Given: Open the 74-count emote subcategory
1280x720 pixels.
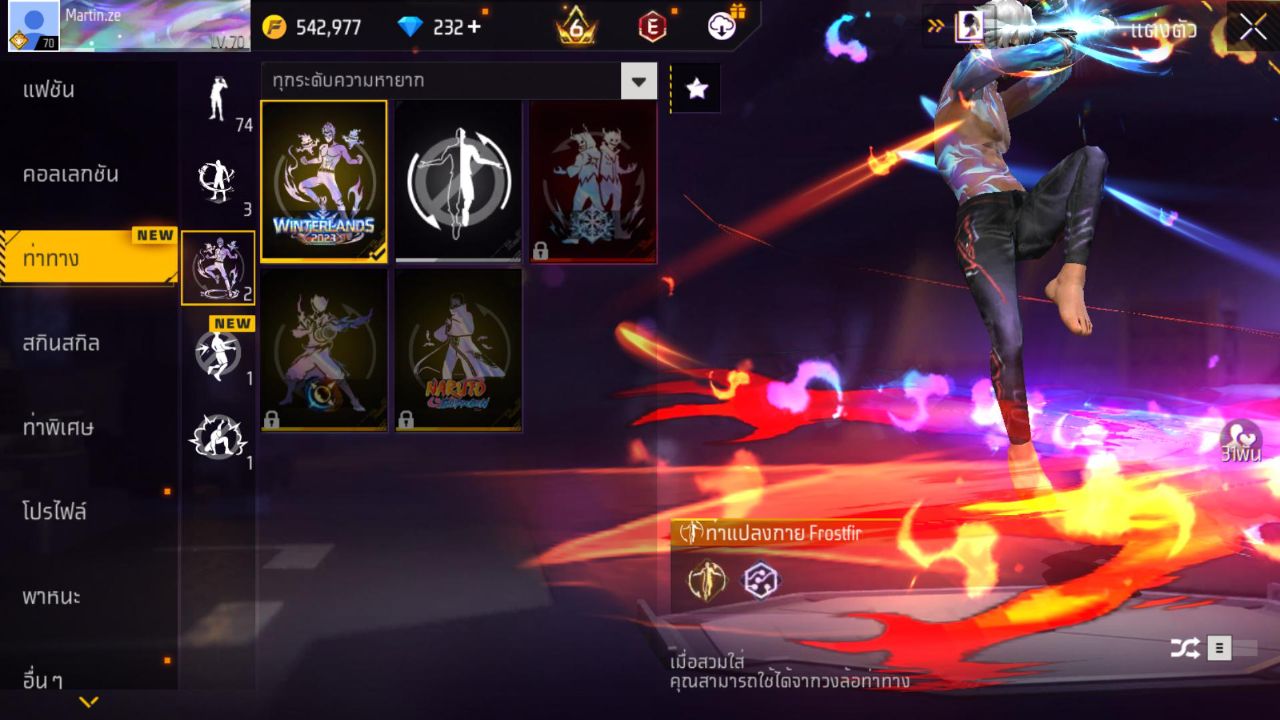Looking at the screenshot, I should 218,100.
